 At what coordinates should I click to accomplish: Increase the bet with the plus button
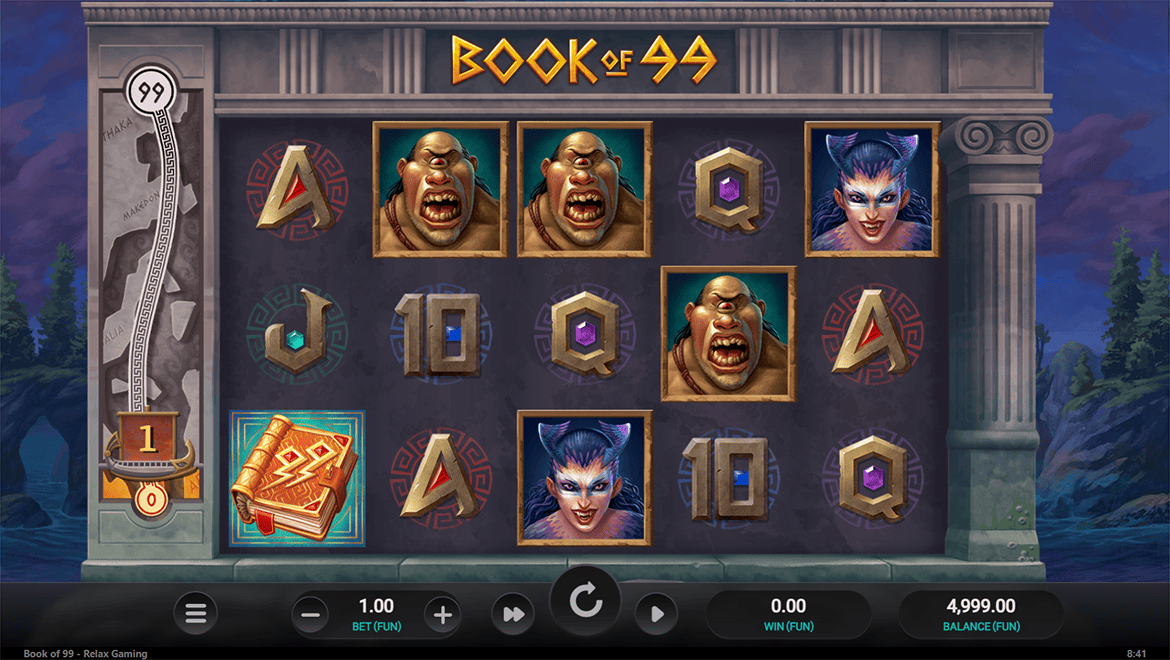click(x=442, y=614)
